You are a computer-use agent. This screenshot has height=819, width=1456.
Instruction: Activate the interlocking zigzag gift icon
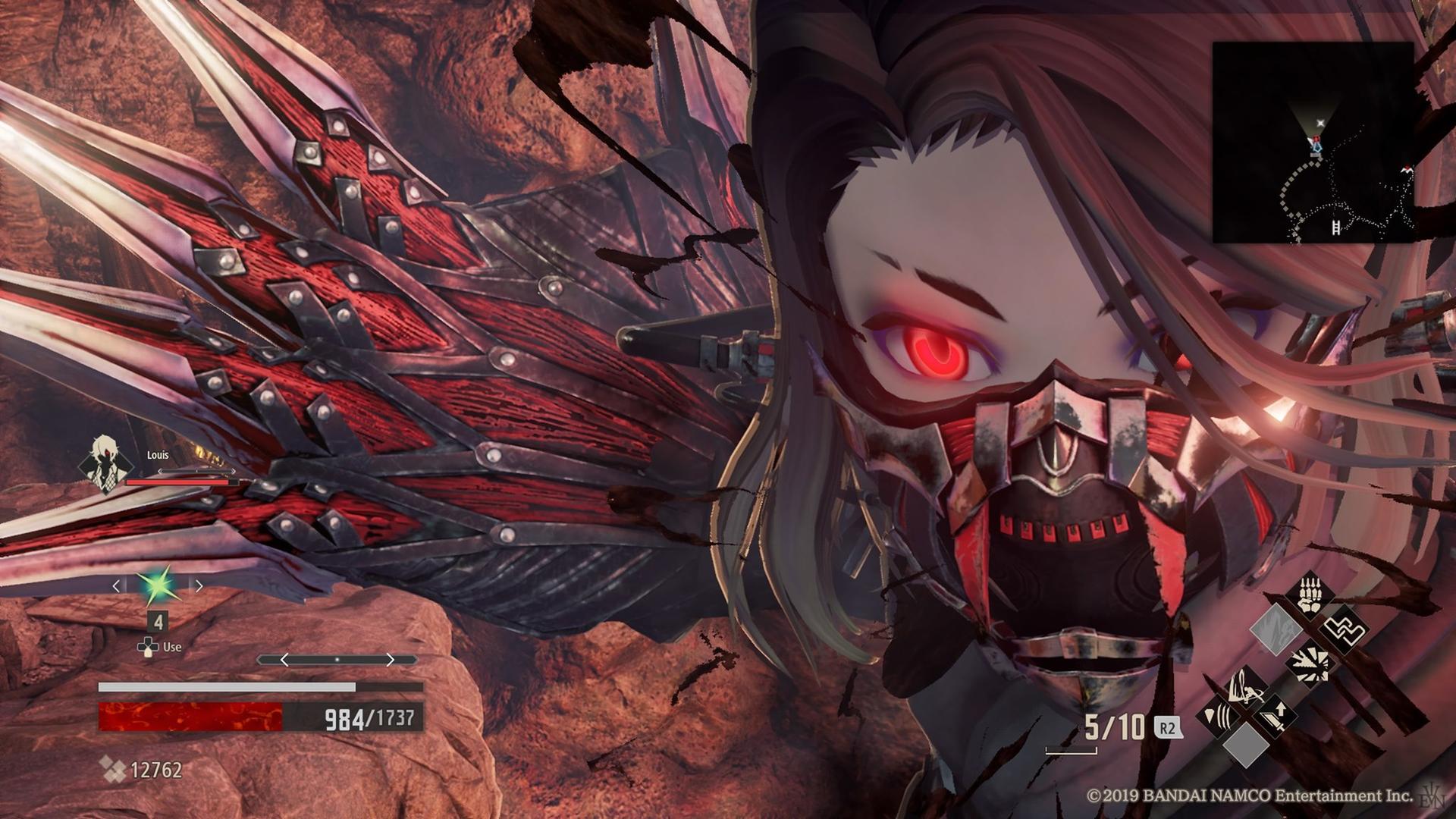coord(1344,630)
